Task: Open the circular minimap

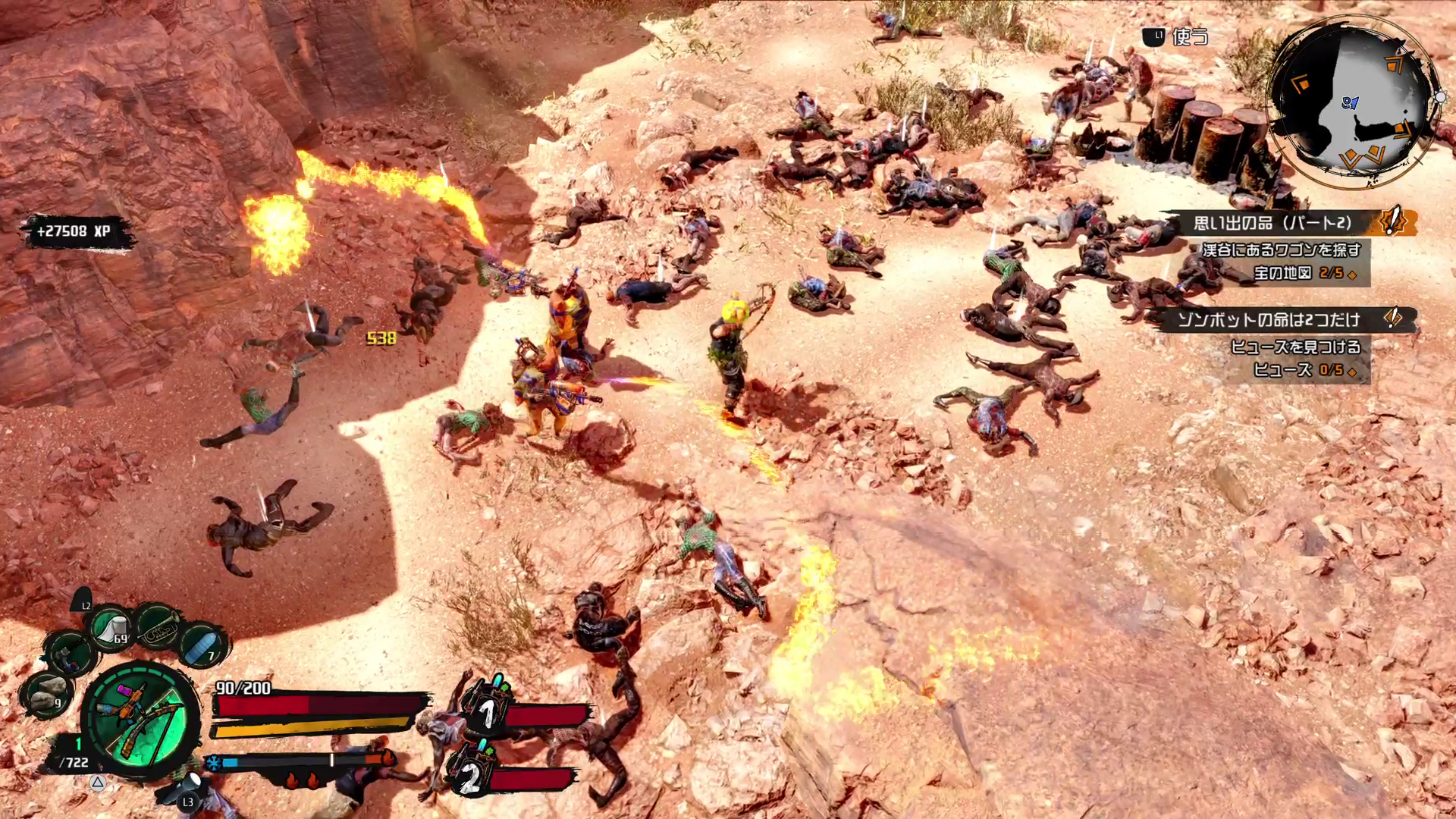Action: (1355, 104)
